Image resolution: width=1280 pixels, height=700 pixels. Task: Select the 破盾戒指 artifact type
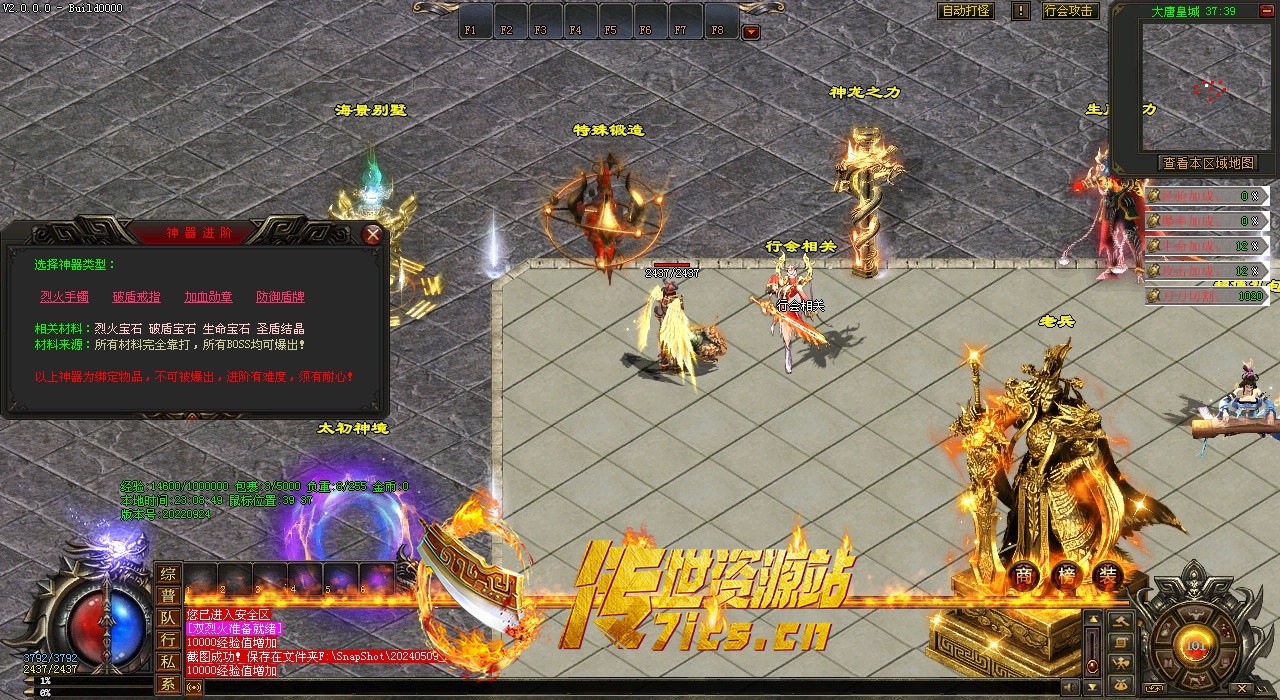136,297
